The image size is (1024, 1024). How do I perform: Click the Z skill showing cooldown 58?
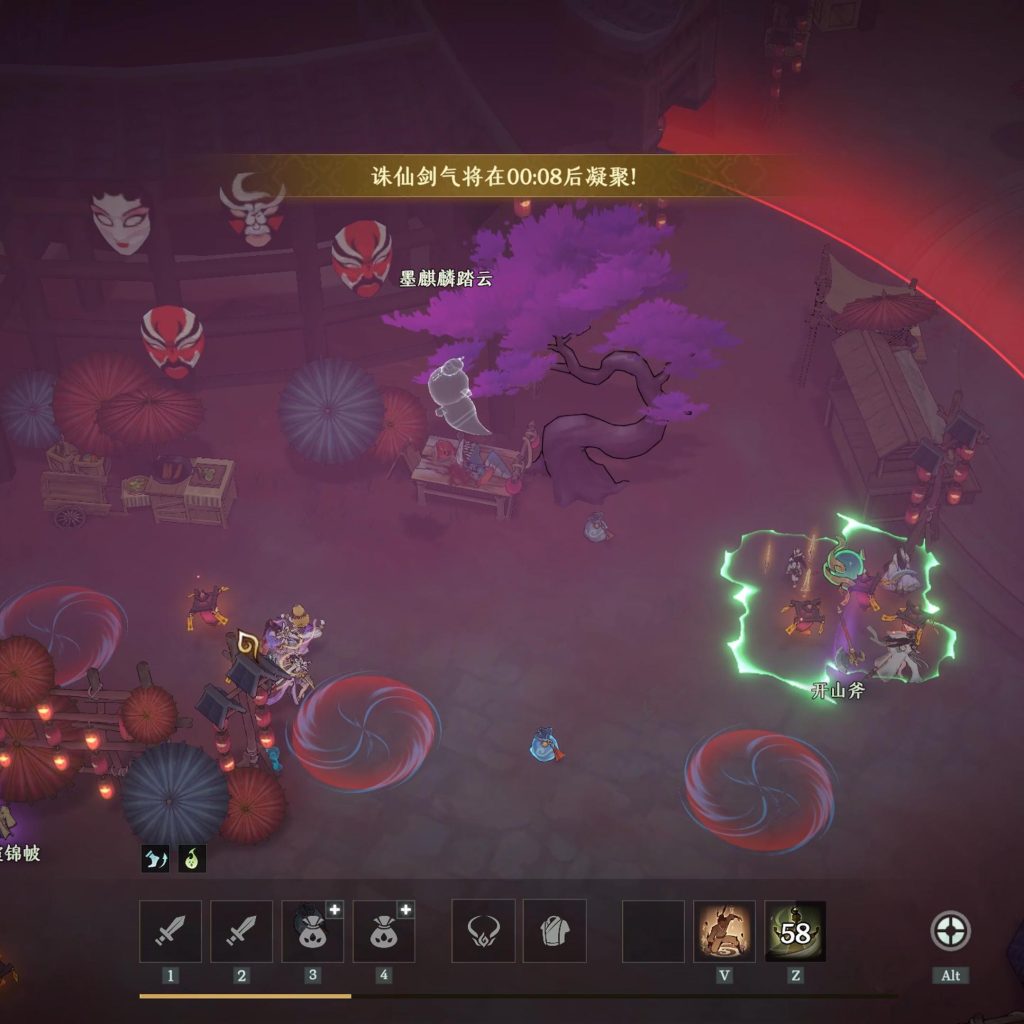tap(795, 931)
